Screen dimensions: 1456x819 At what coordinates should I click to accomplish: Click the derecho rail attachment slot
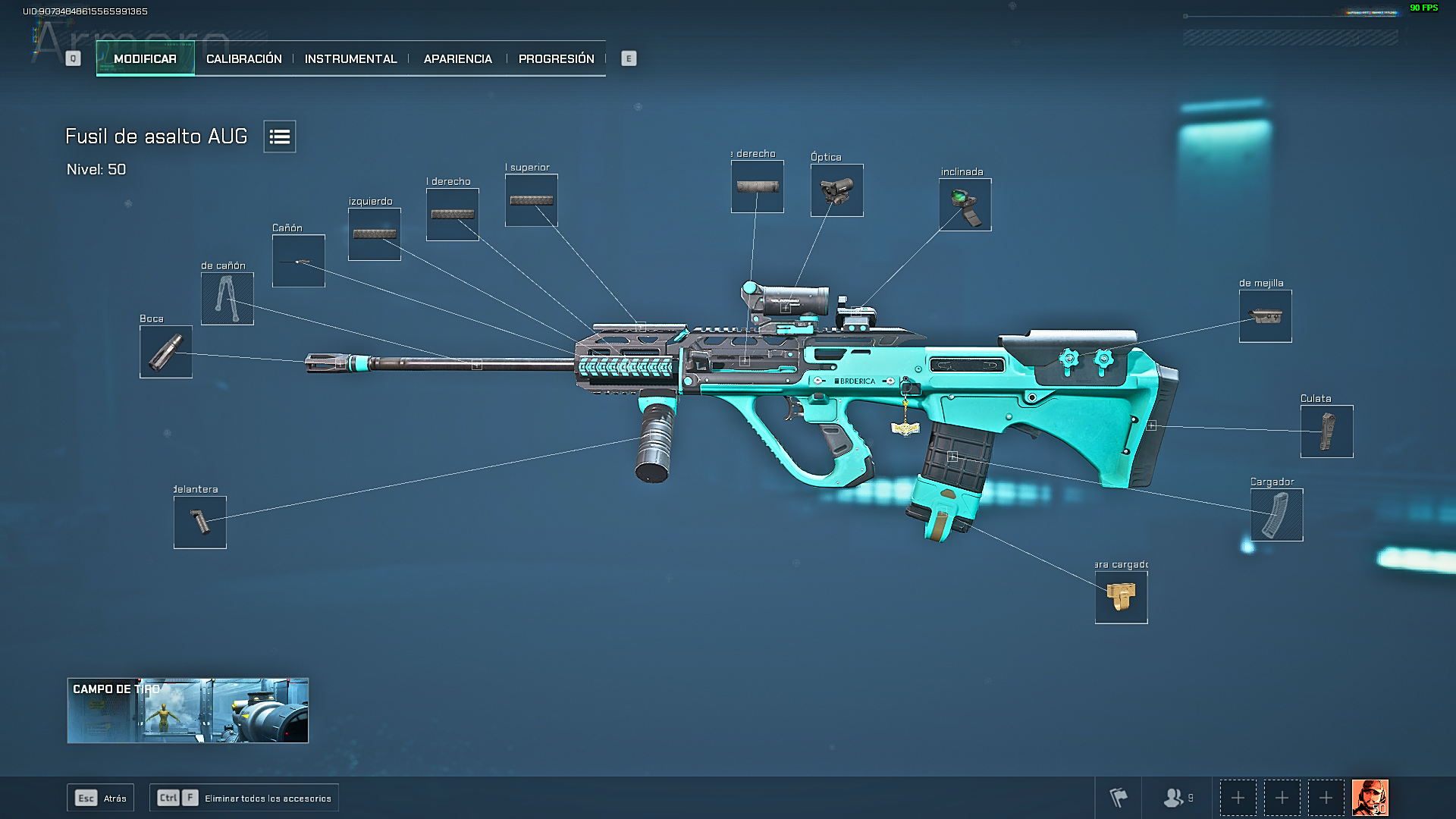(x=452, y=215)
